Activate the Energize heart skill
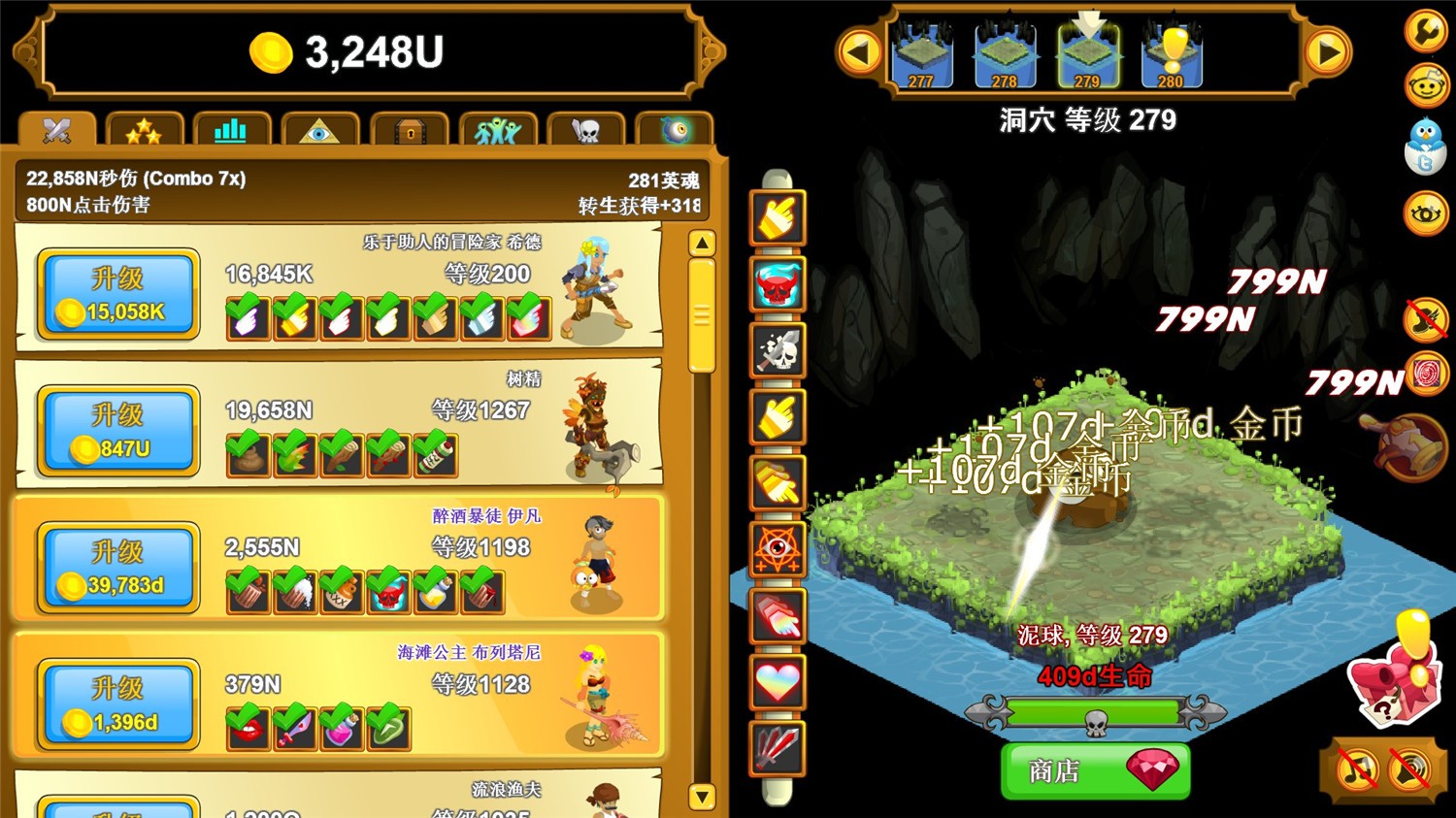Image resolution: width=1456 pixels, height=818 pixels. [x=777, y=682]
